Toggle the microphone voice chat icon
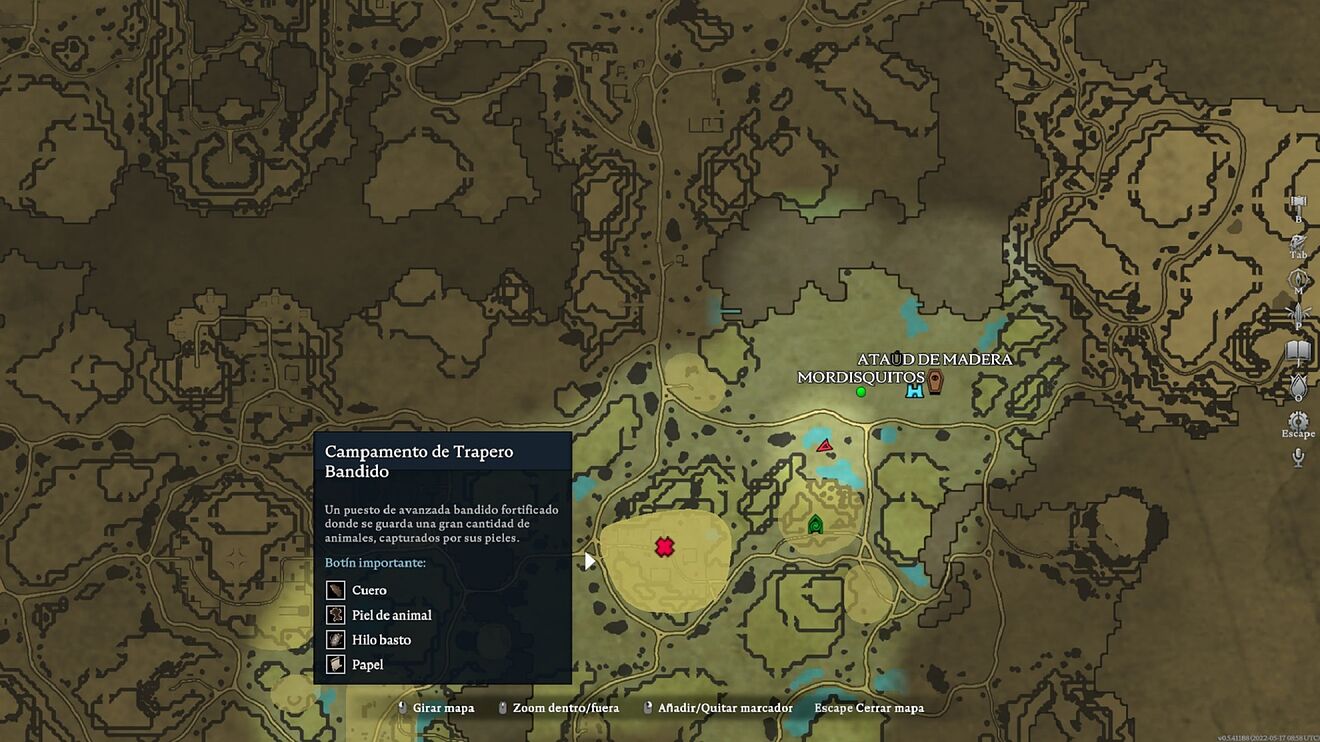The width and height of the screenshot is (1320, 742). [x=1298, y=457]
